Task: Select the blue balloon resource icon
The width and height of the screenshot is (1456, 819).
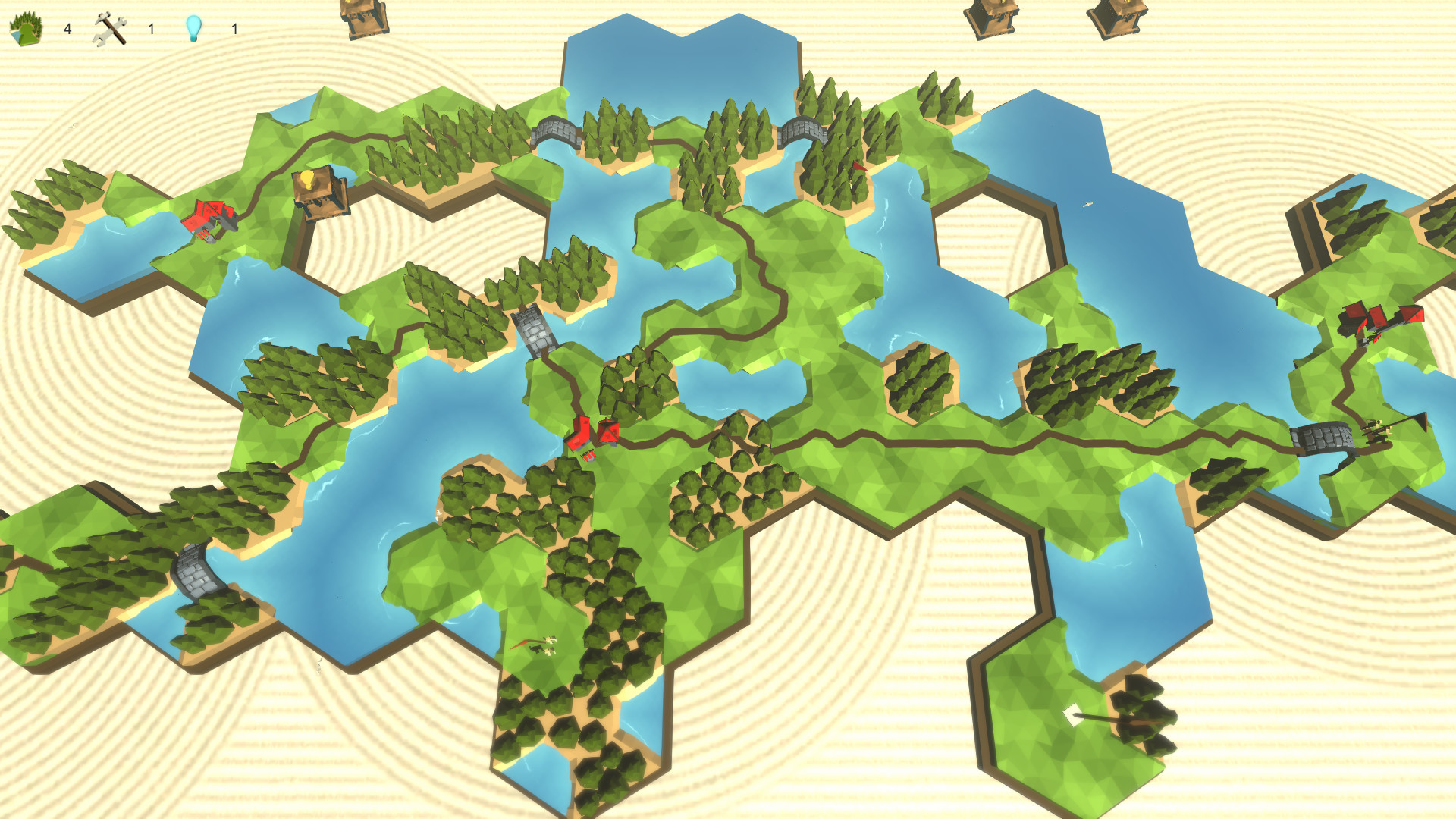Action: 195,27
